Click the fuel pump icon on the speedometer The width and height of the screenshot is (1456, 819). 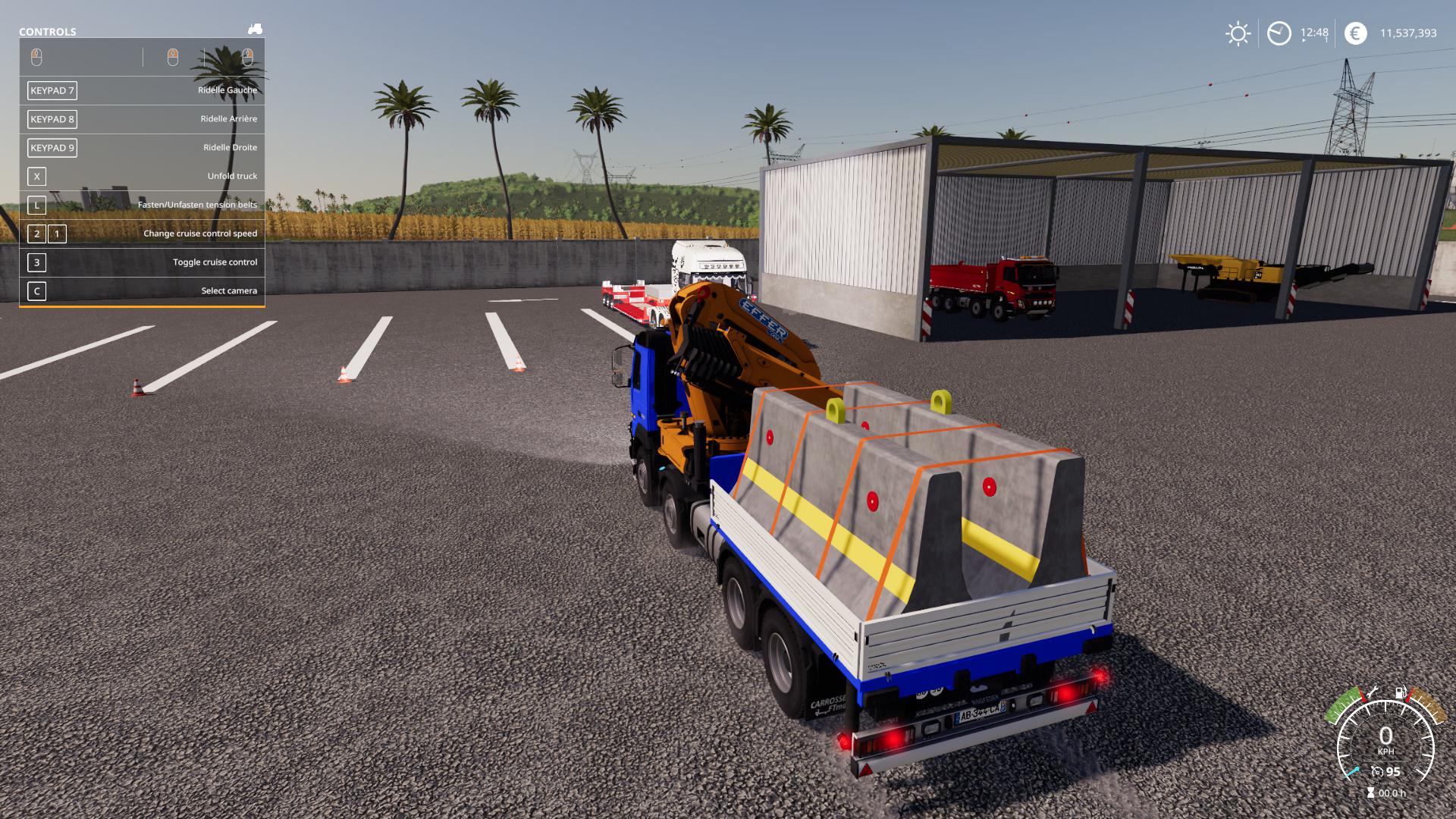1400,692
